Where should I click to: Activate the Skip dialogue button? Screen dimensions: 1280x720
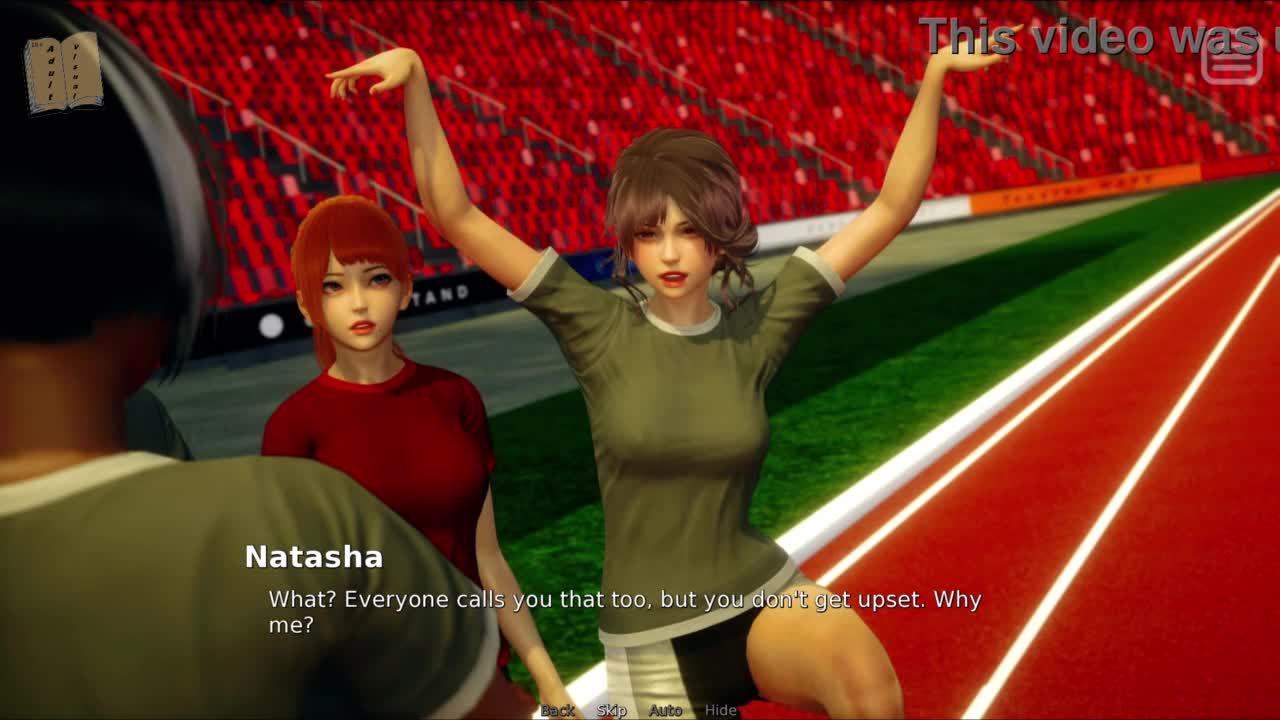[x=611, y=710]
